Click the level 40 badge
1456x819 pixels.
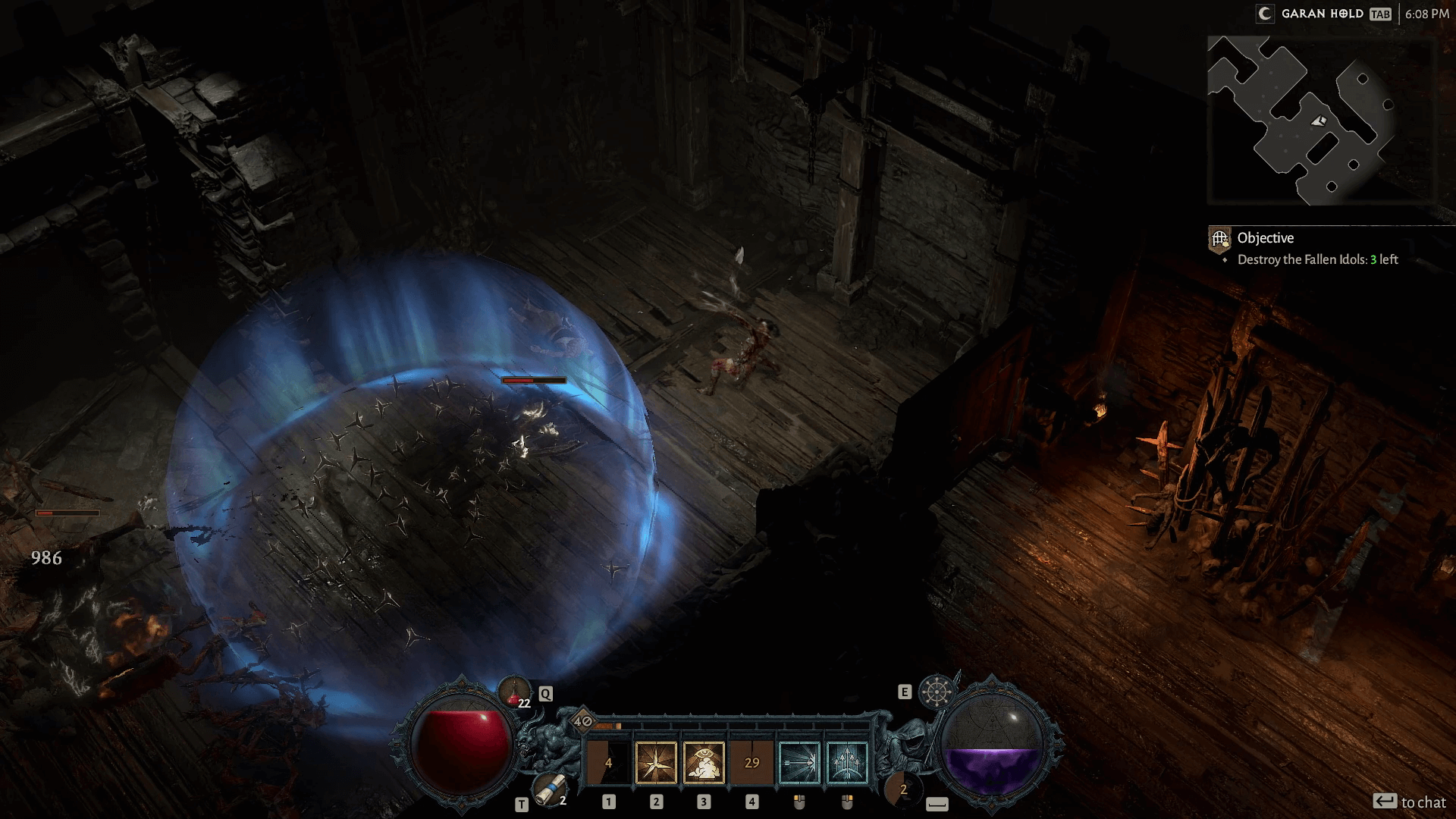(582, 721)
